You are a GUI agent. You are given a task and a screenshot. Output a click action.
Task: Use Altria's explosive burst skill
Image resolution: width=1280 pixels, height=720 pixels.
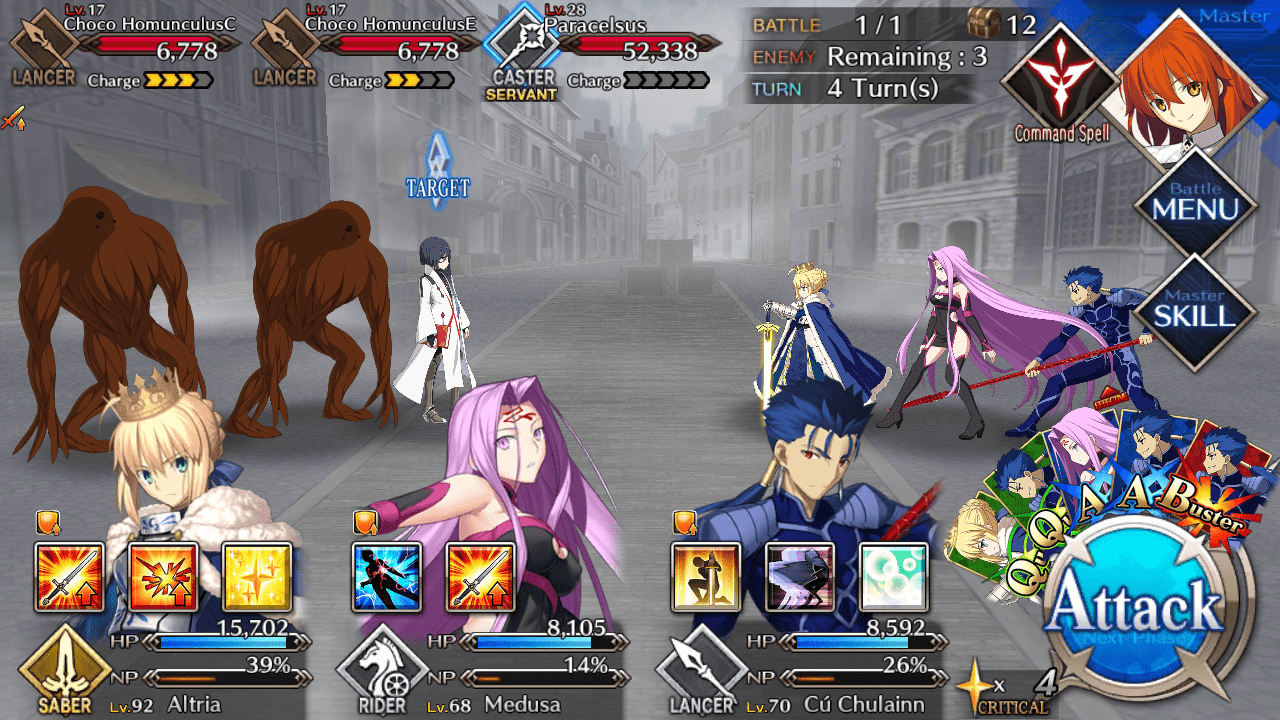pos(163,577)
